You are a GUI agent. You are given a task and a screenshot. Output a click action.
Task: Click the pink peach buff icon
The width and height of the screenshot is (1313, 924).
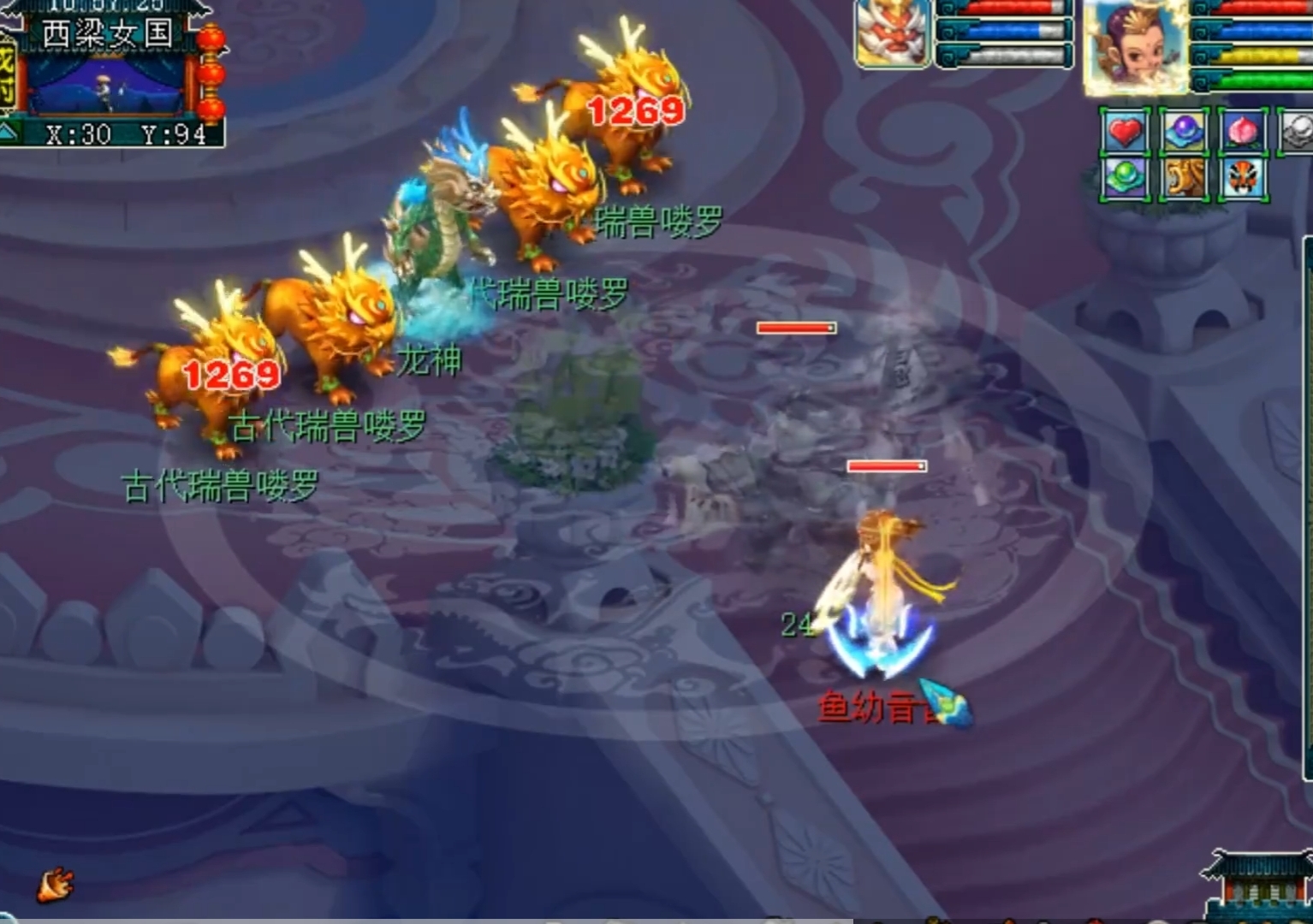click(1242, 133)
